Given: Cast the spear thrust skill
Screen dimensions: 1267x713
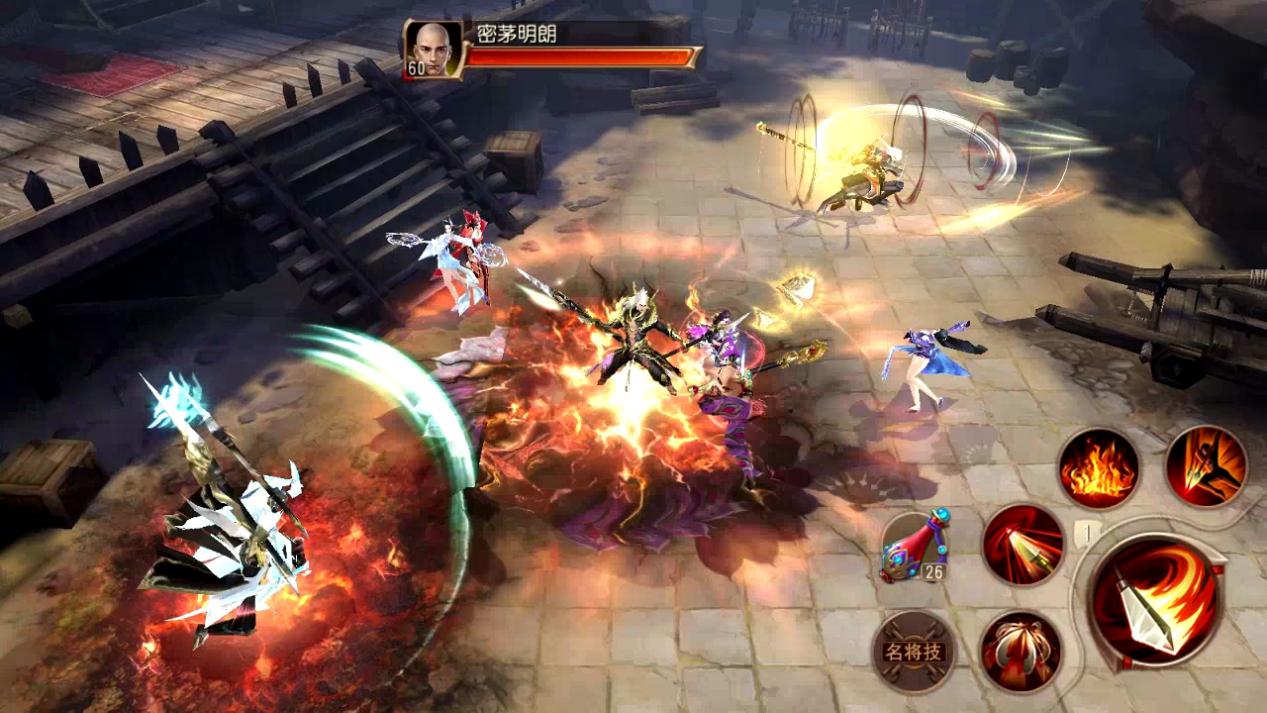Looking at the screenshot, I should pyautogui.click(x=1023, y=544).
